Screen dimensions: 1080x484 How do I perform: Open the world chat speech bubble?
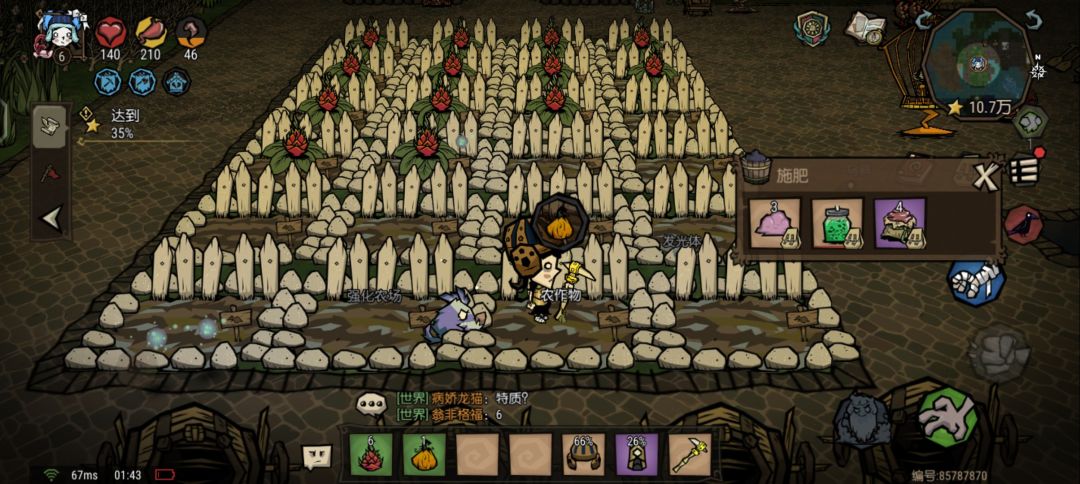372,405
